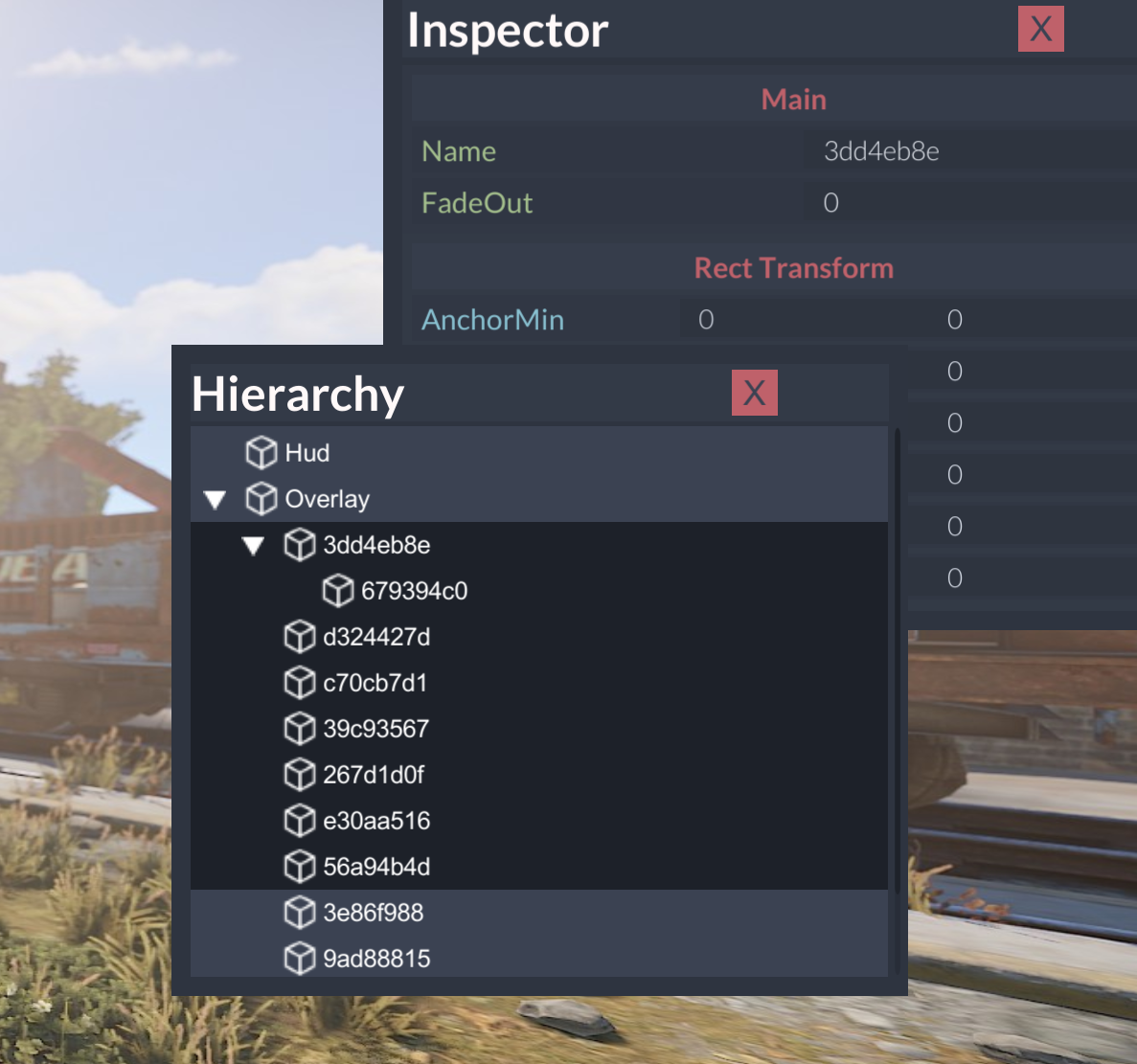Screen dimensions: 1137x1064
Task: Choose the 56a94b4d element
Action: tap(376, 867)
